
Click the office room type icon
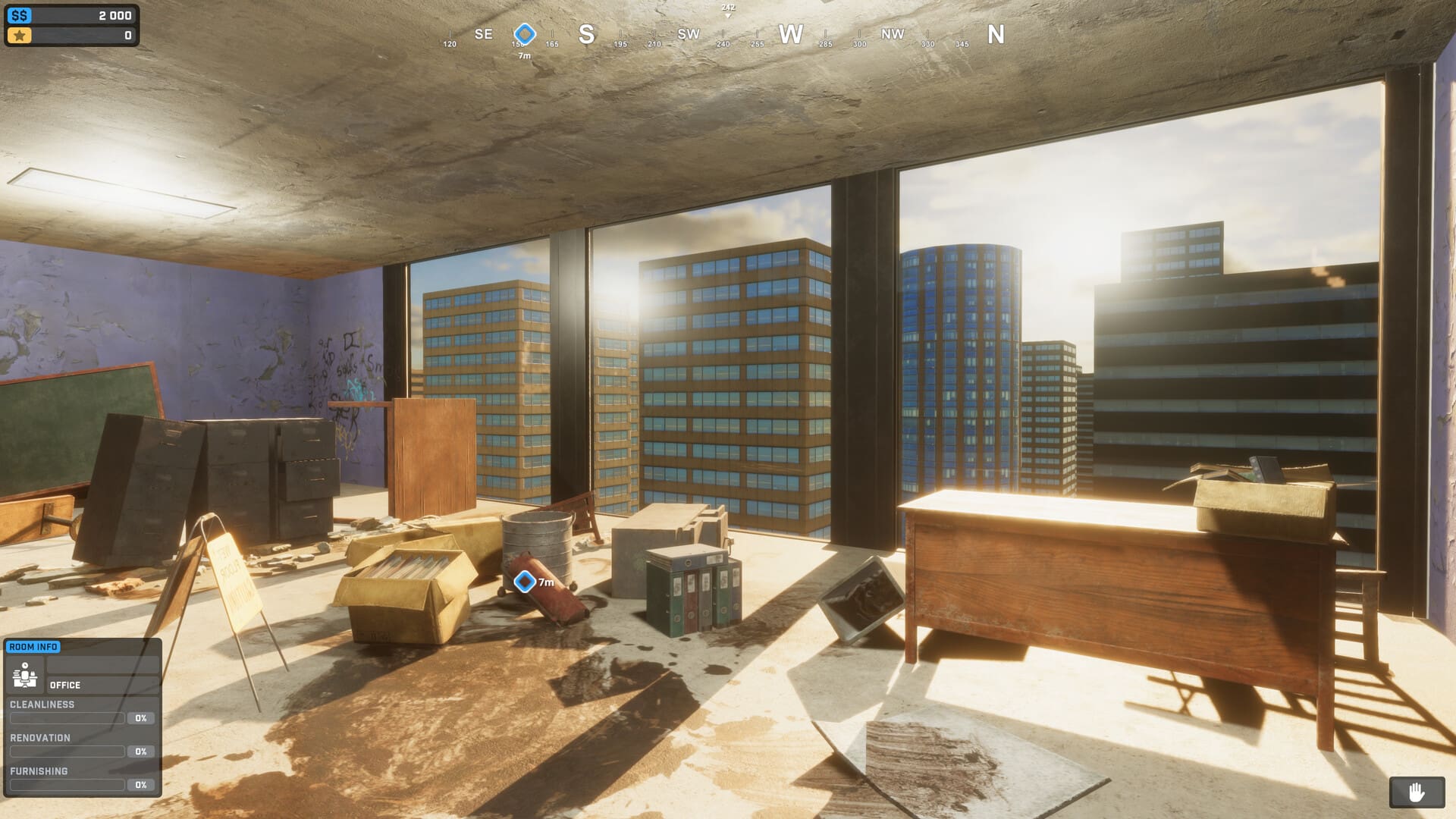coord(25,675)
